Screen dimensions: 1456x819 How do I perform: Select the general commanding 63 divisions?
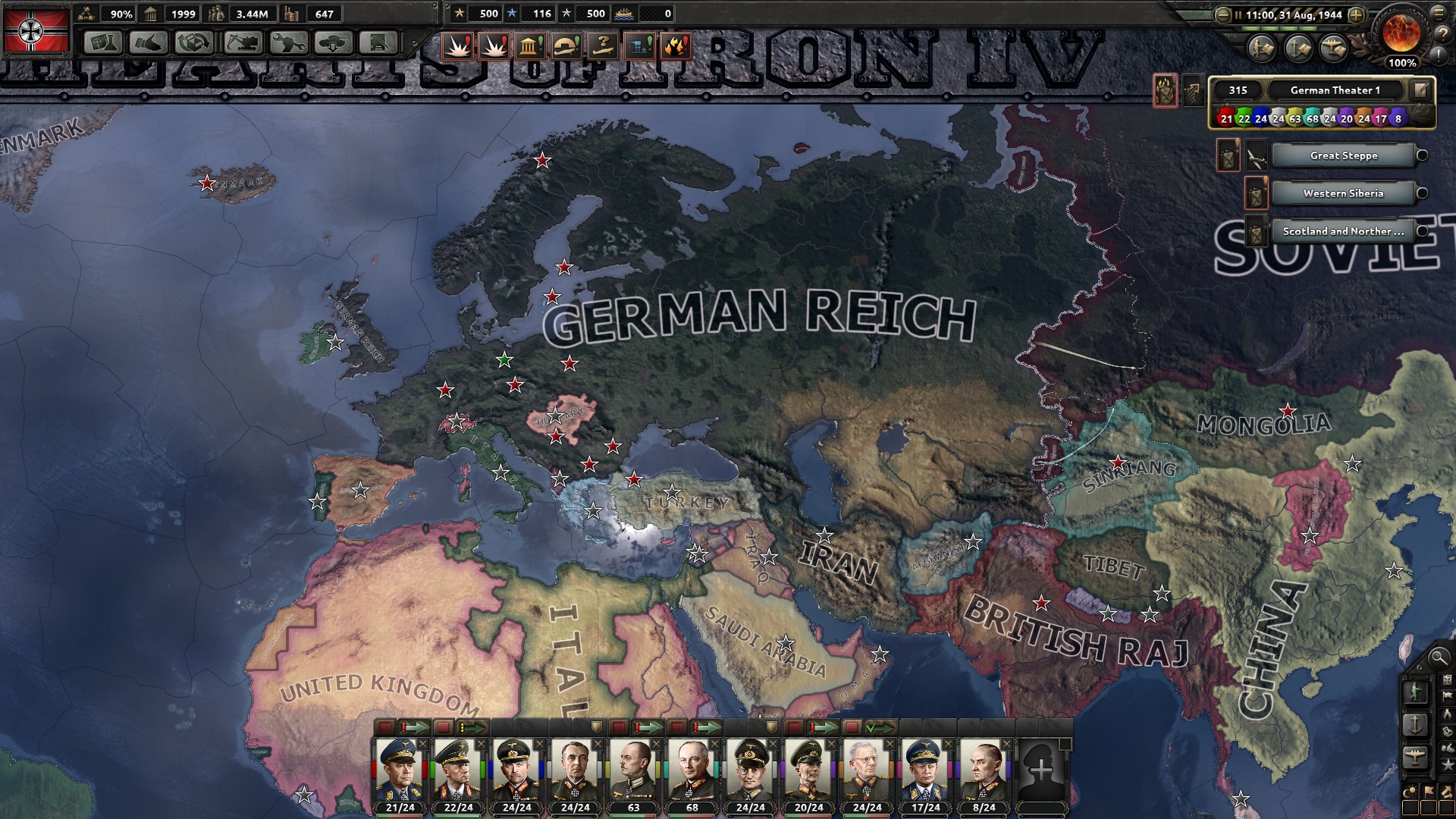tap(633, 772)
